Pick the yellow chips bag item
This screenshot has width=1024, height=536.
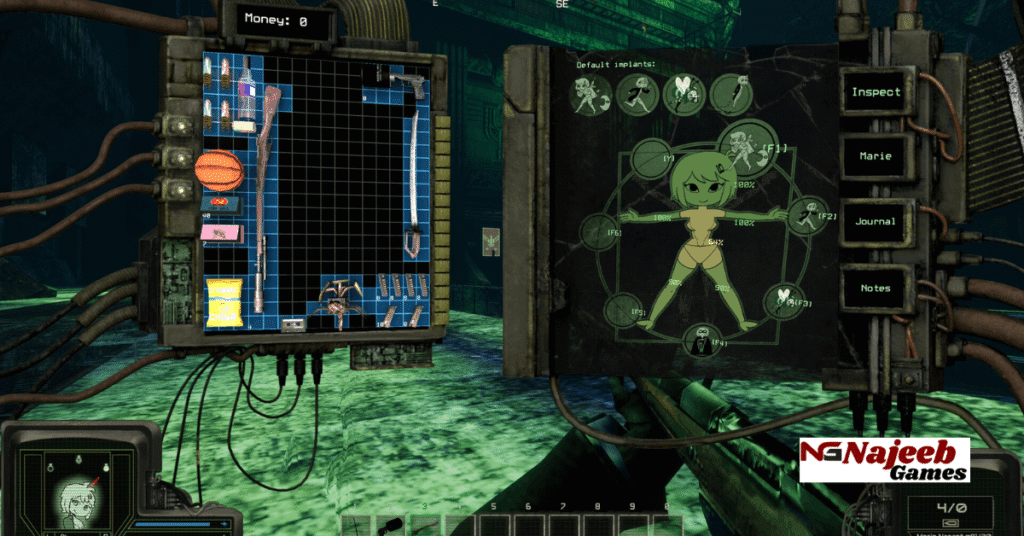coord(222,304)
